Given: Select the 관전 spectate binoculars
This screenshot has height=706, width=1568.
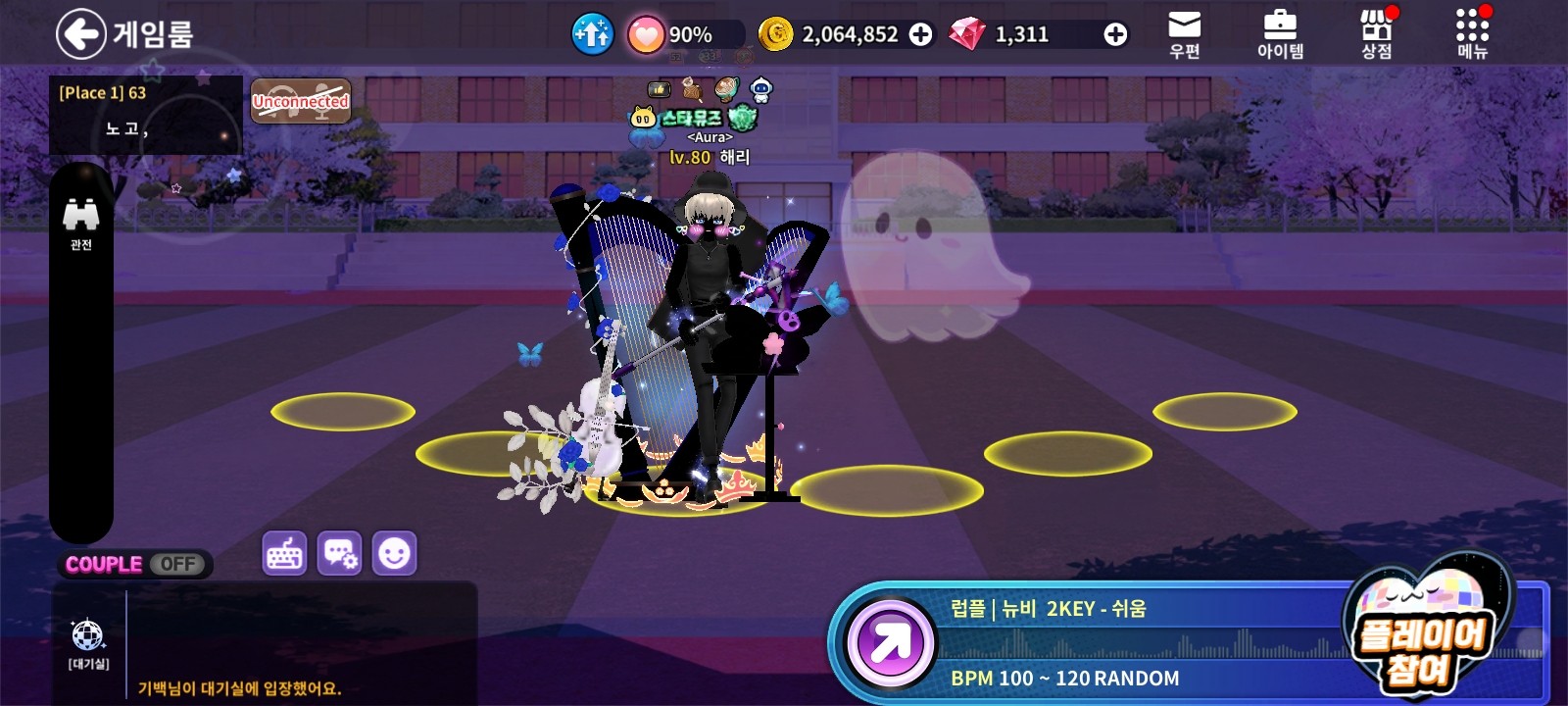Looking at the screenshot, I should [80, 224].
